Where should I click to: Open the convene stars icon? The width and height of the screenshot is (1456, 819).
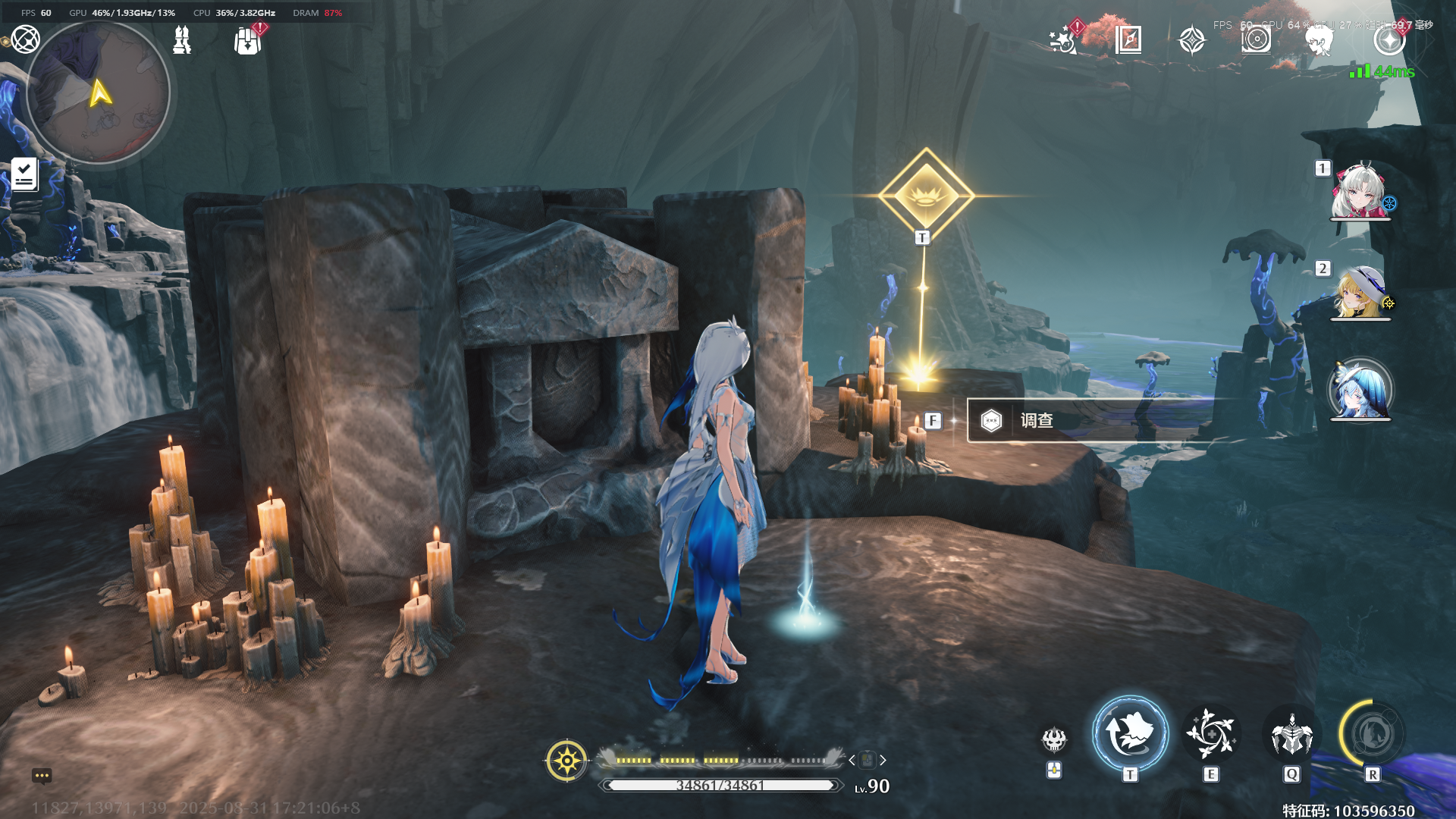coord(1063,39)
